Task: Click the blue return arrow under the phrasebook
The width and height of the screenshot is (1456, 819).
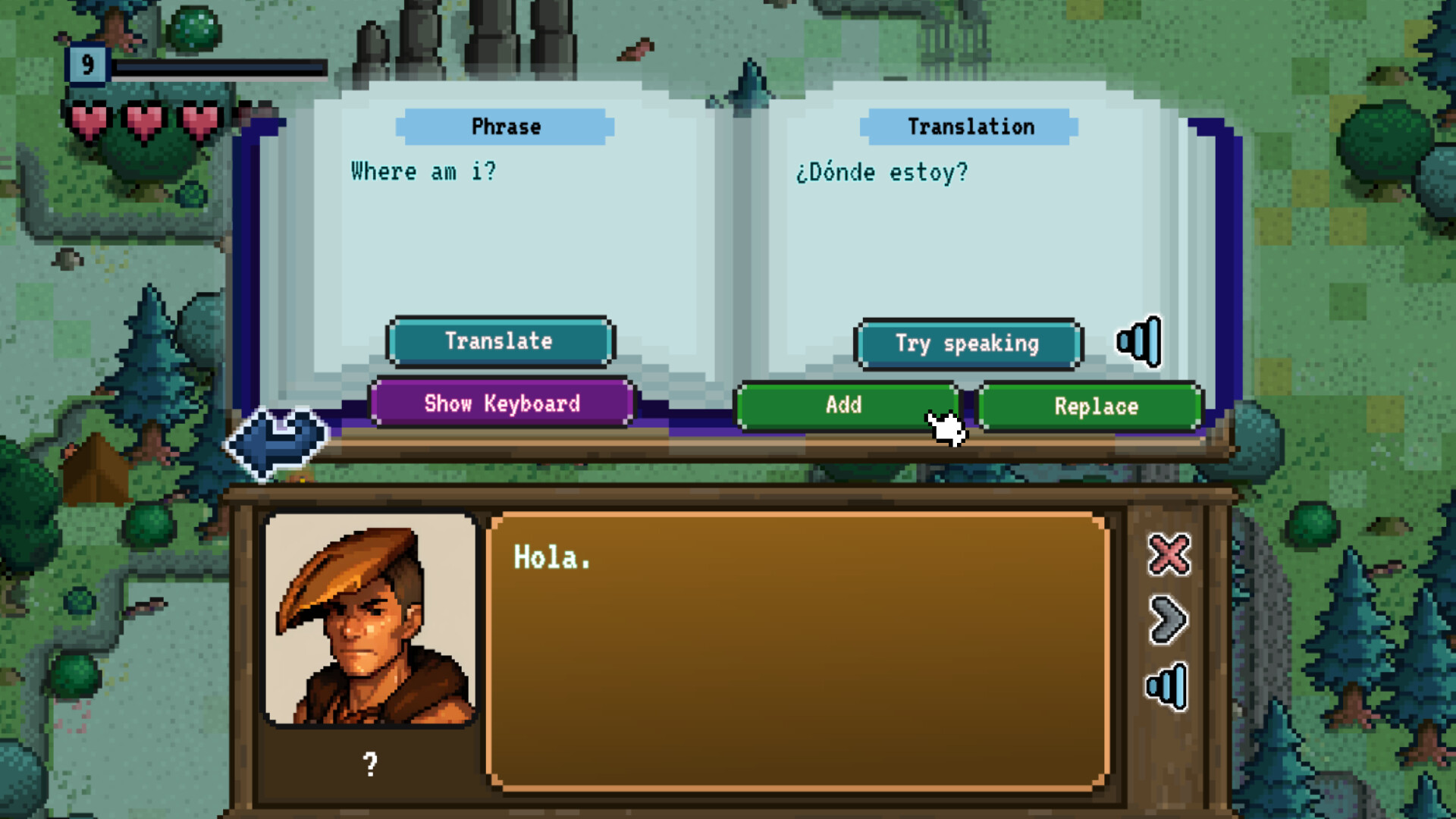Action: point(277,440)
